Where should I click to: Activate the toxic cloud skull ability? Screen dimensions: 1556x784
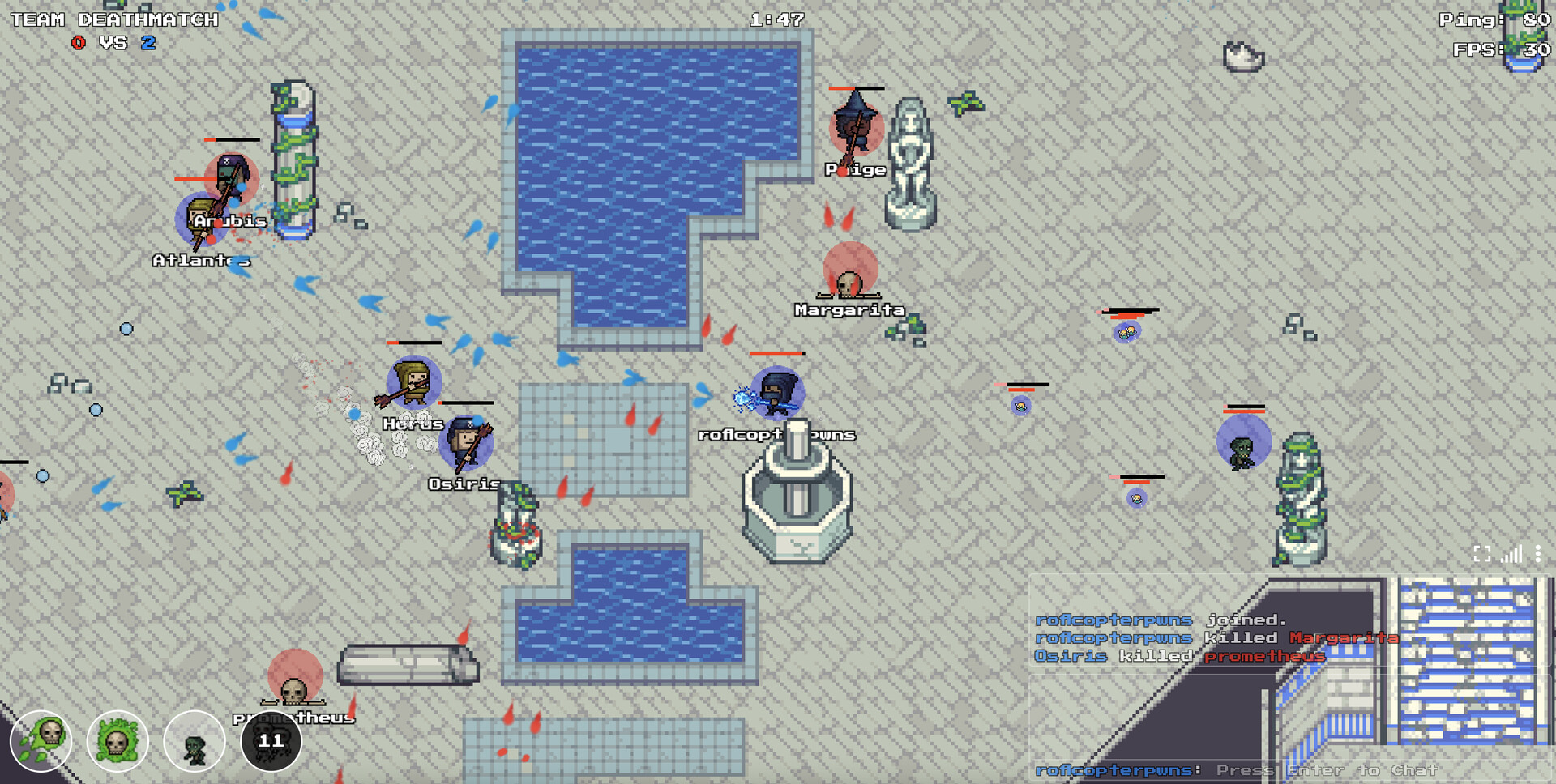[x=117, y=741]
